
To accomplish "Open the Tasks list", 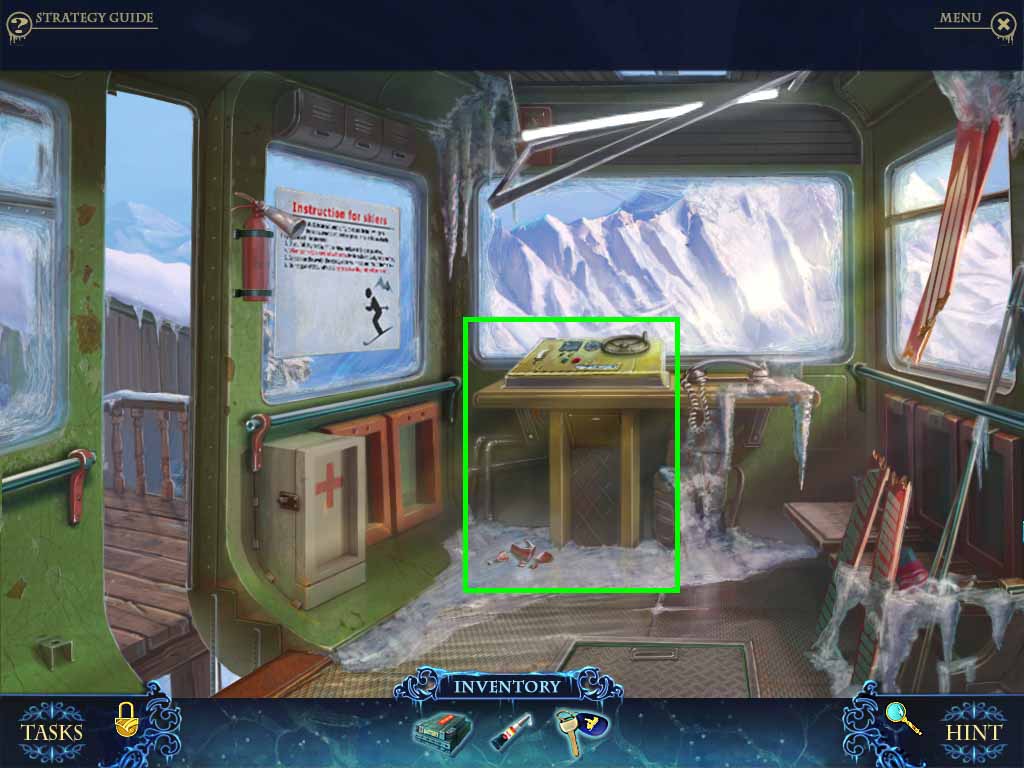I will click(52, 731).
